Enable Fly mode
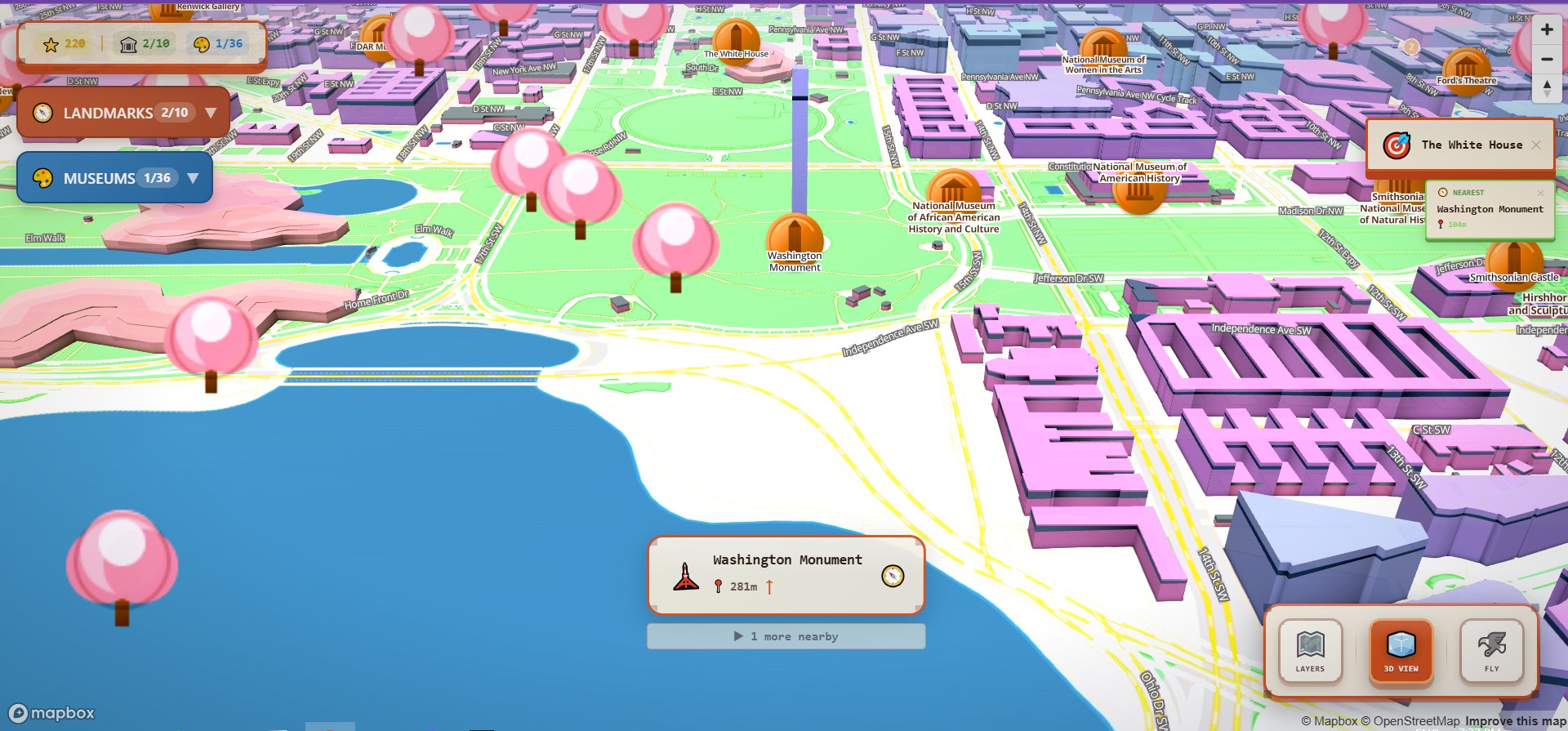1568x731 pixels. [1492, 651]
